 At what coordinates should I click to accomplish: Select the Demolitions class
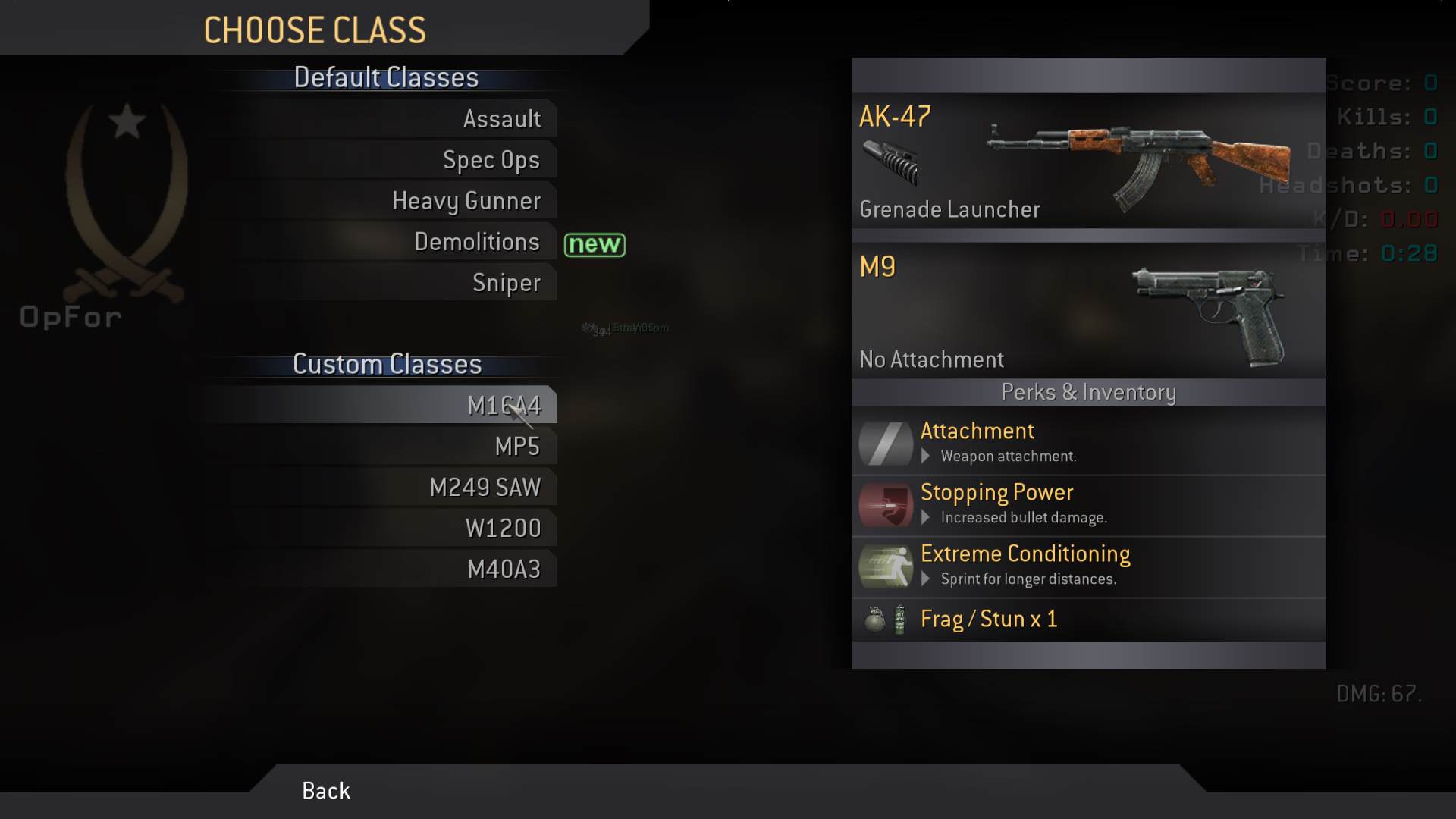pos(476,242)
